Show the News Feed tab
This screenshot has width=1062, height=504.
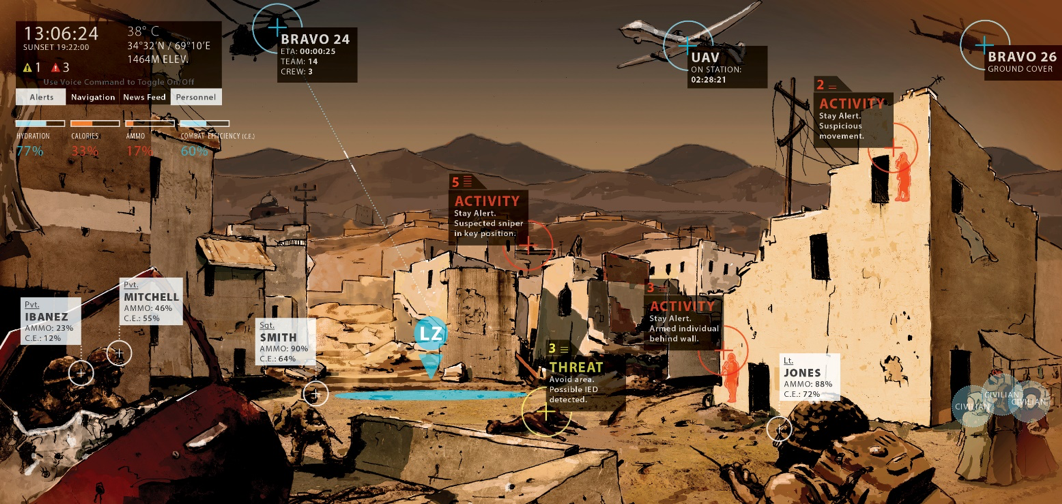[145, 97]
